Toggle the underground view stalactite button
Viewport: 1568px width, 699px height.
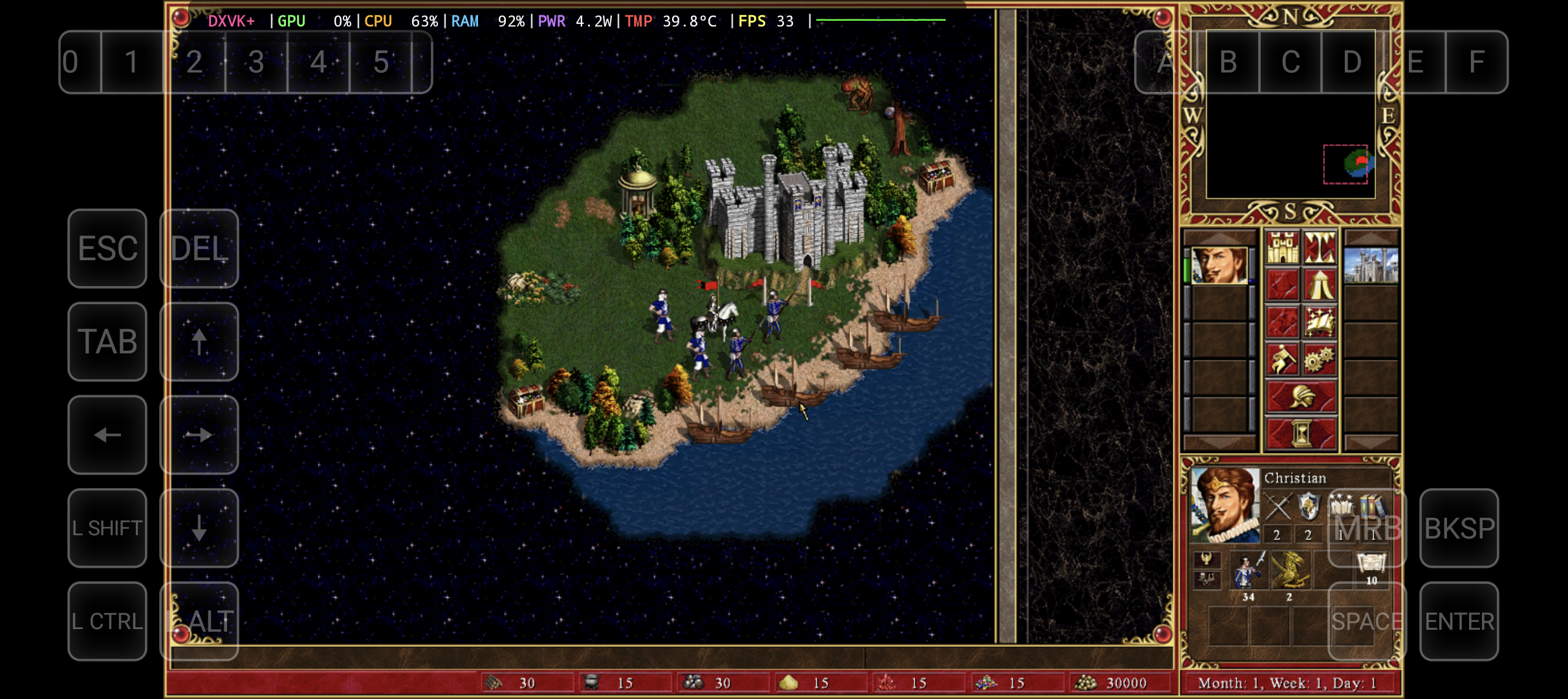tap(1320, 248)
